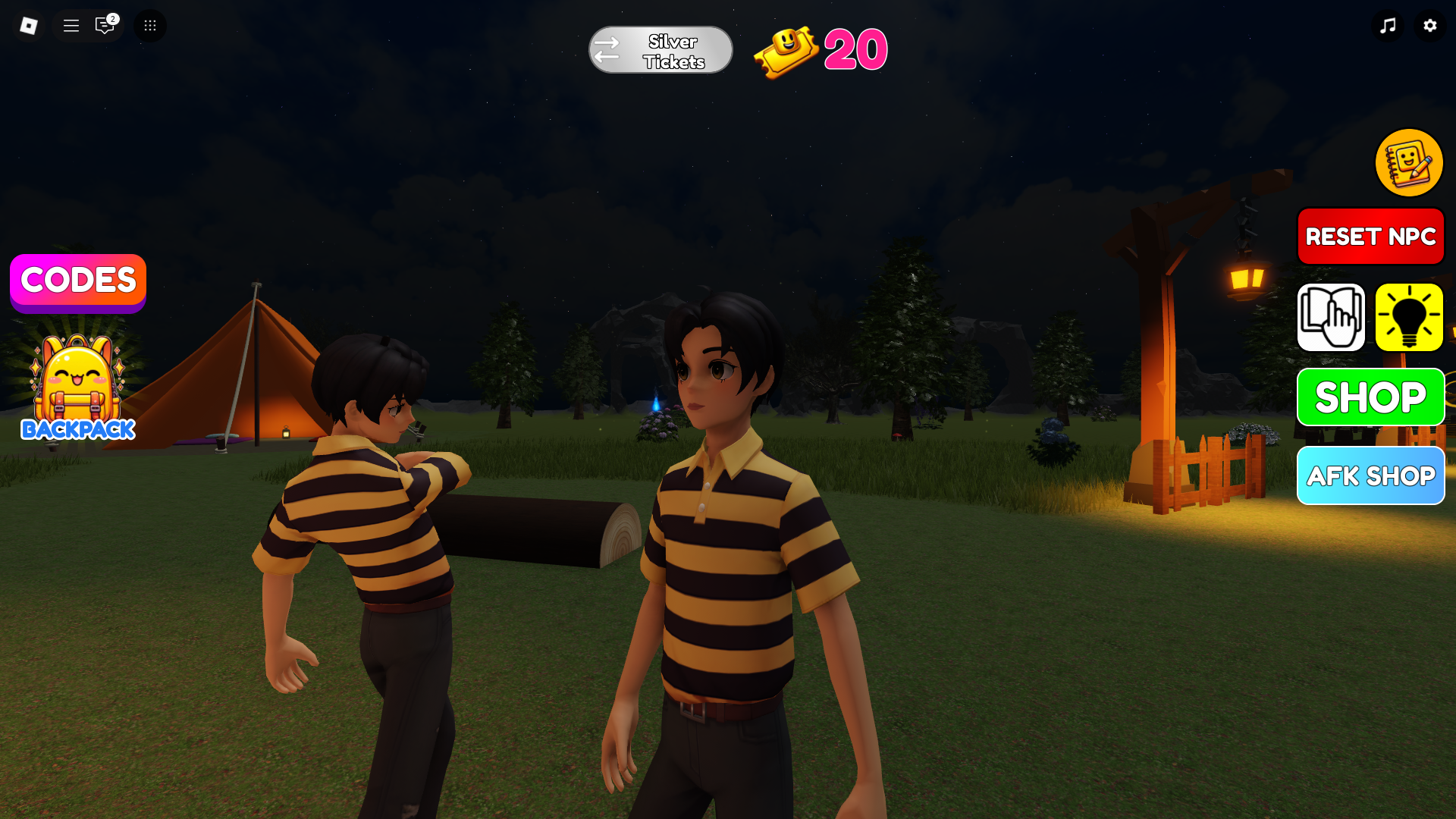Open the CODES panel
Screen dimensions: 1456x819
78,281
